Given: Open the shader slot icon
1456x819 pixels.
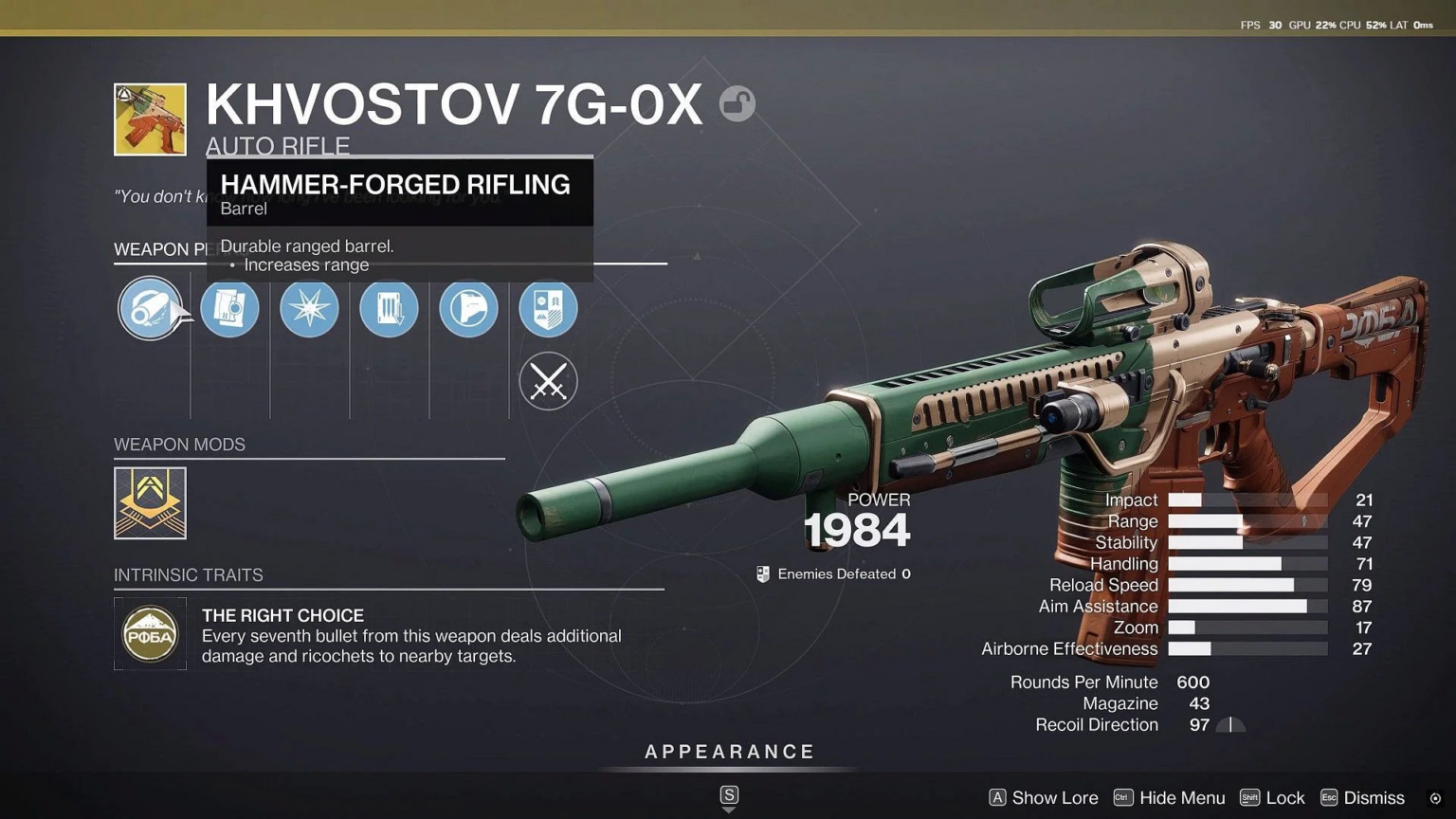Looking at the screenshot, I should tap(548, 308).
